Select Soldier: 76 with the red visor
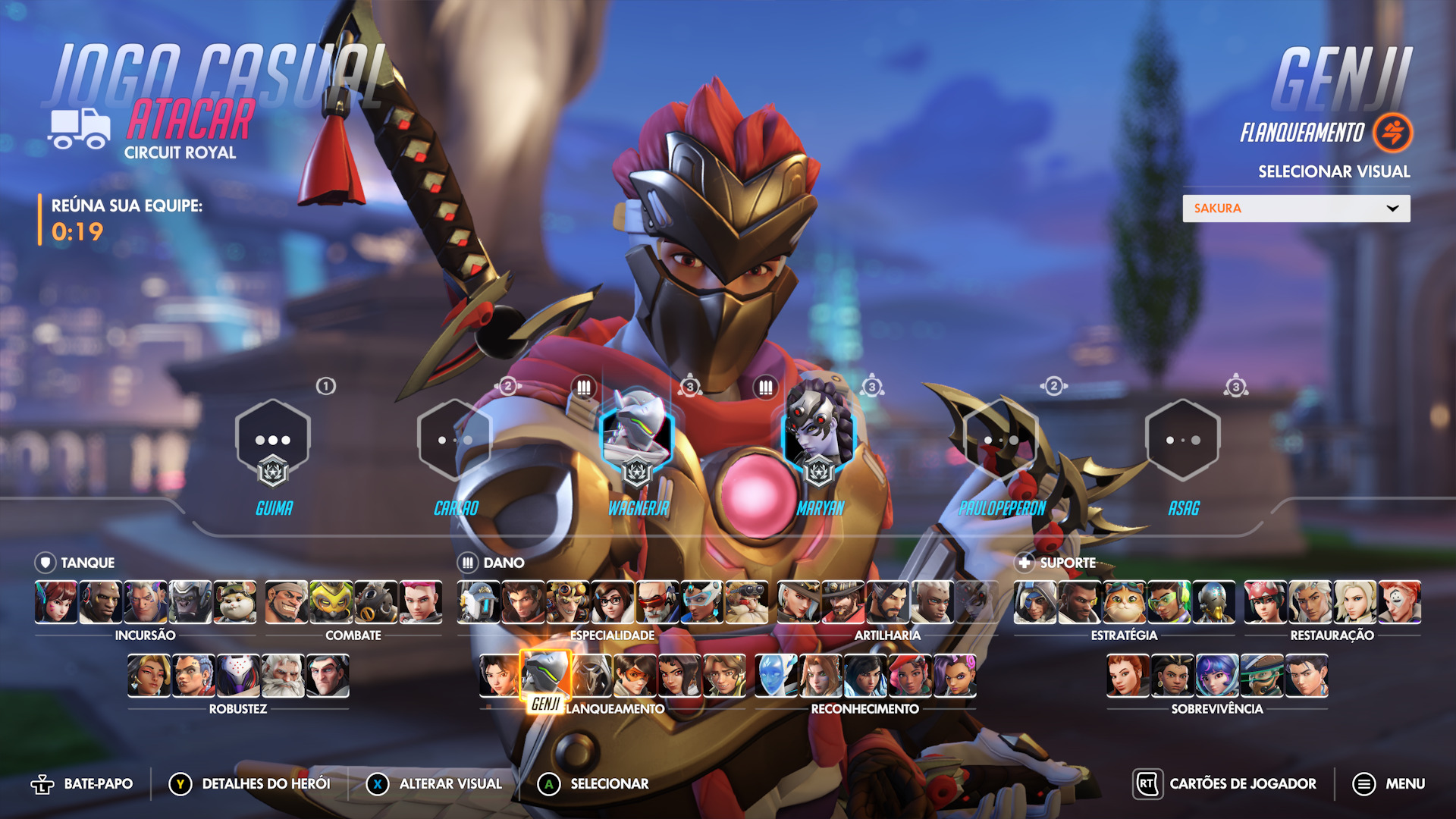The image size is (1456, 819). pos(657,602)
